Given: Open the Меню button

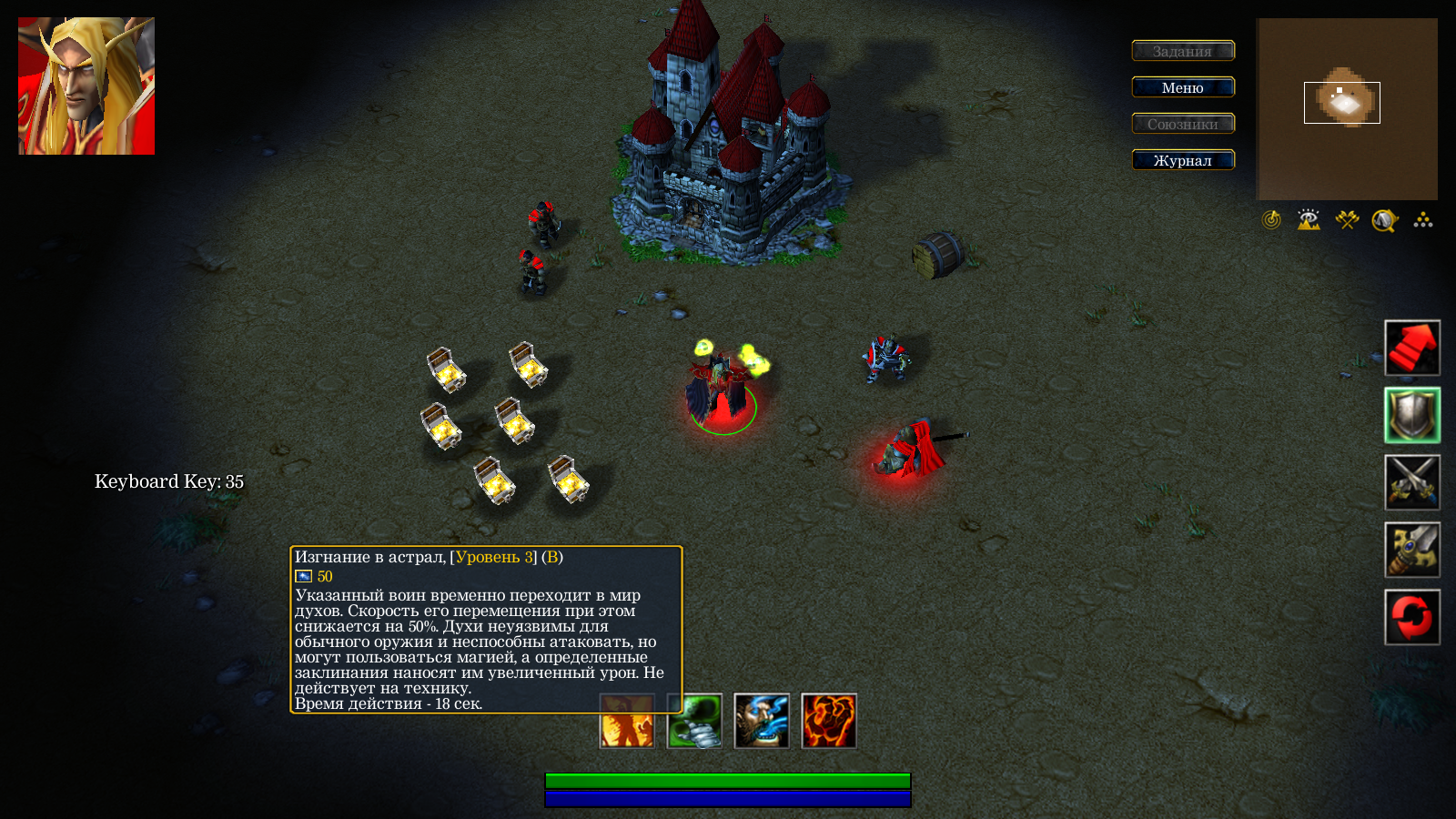Looking at the screenshot, I should (x=1183, y=87).
